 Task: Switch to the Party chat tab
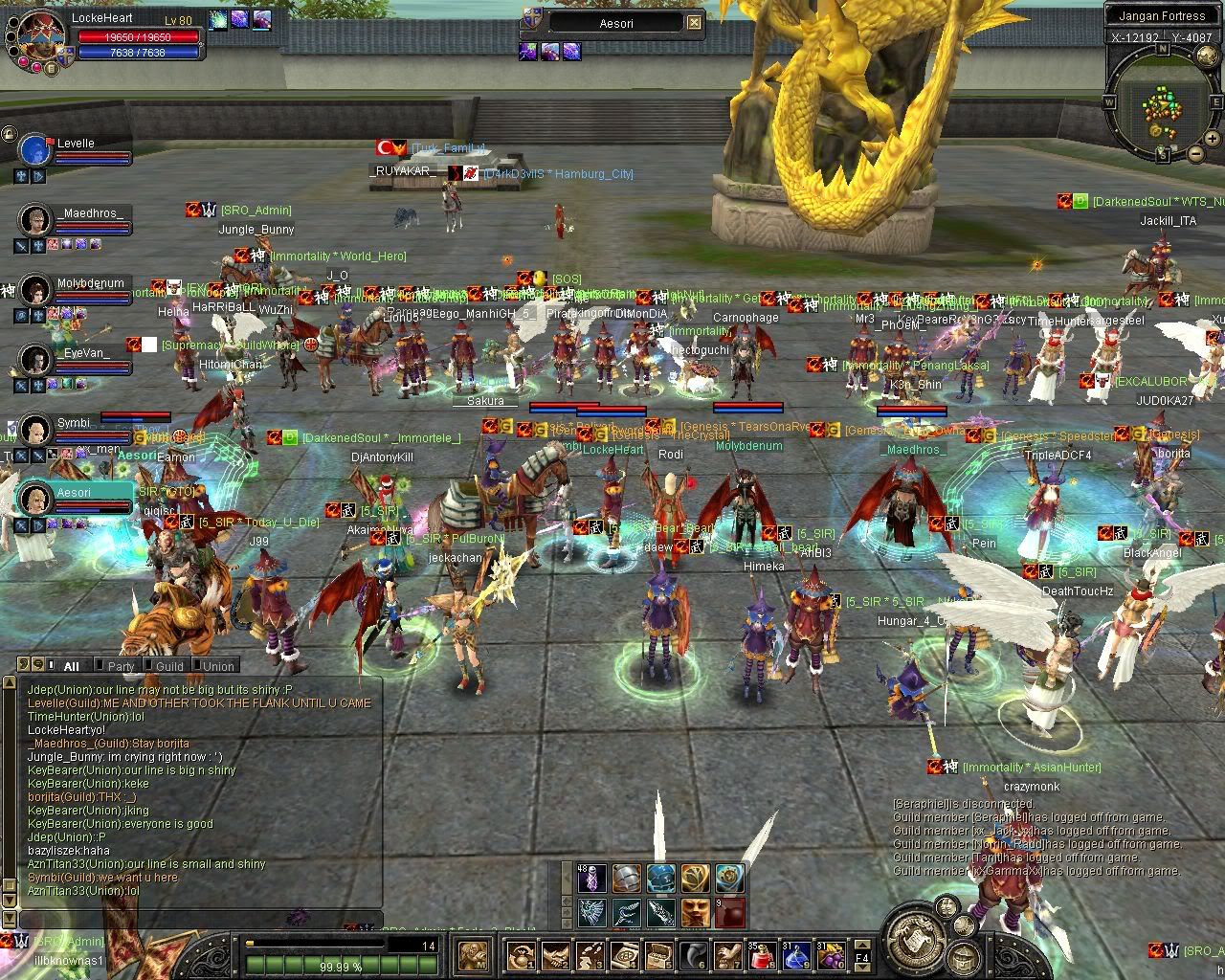[121, 666]
